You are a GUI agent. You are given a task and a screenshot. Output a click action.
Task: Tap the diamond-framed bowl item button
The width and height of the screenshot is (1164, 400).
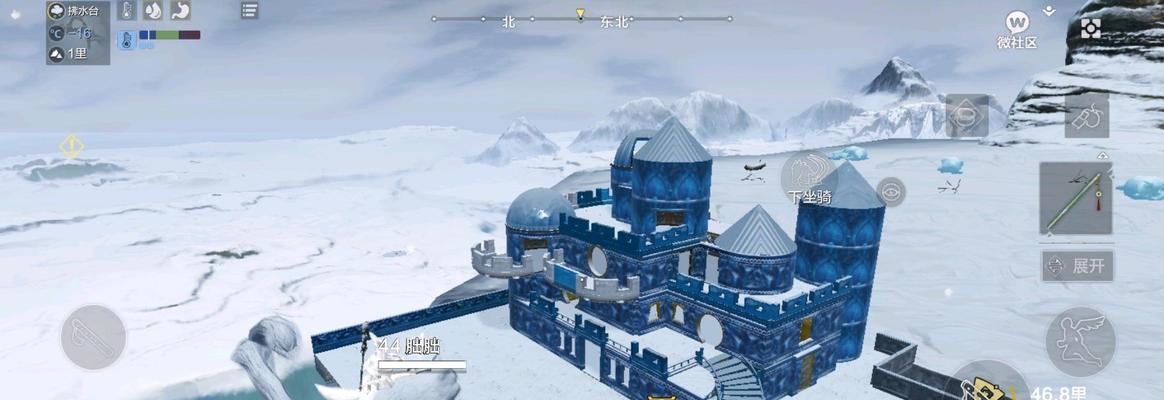coord(967,116)
